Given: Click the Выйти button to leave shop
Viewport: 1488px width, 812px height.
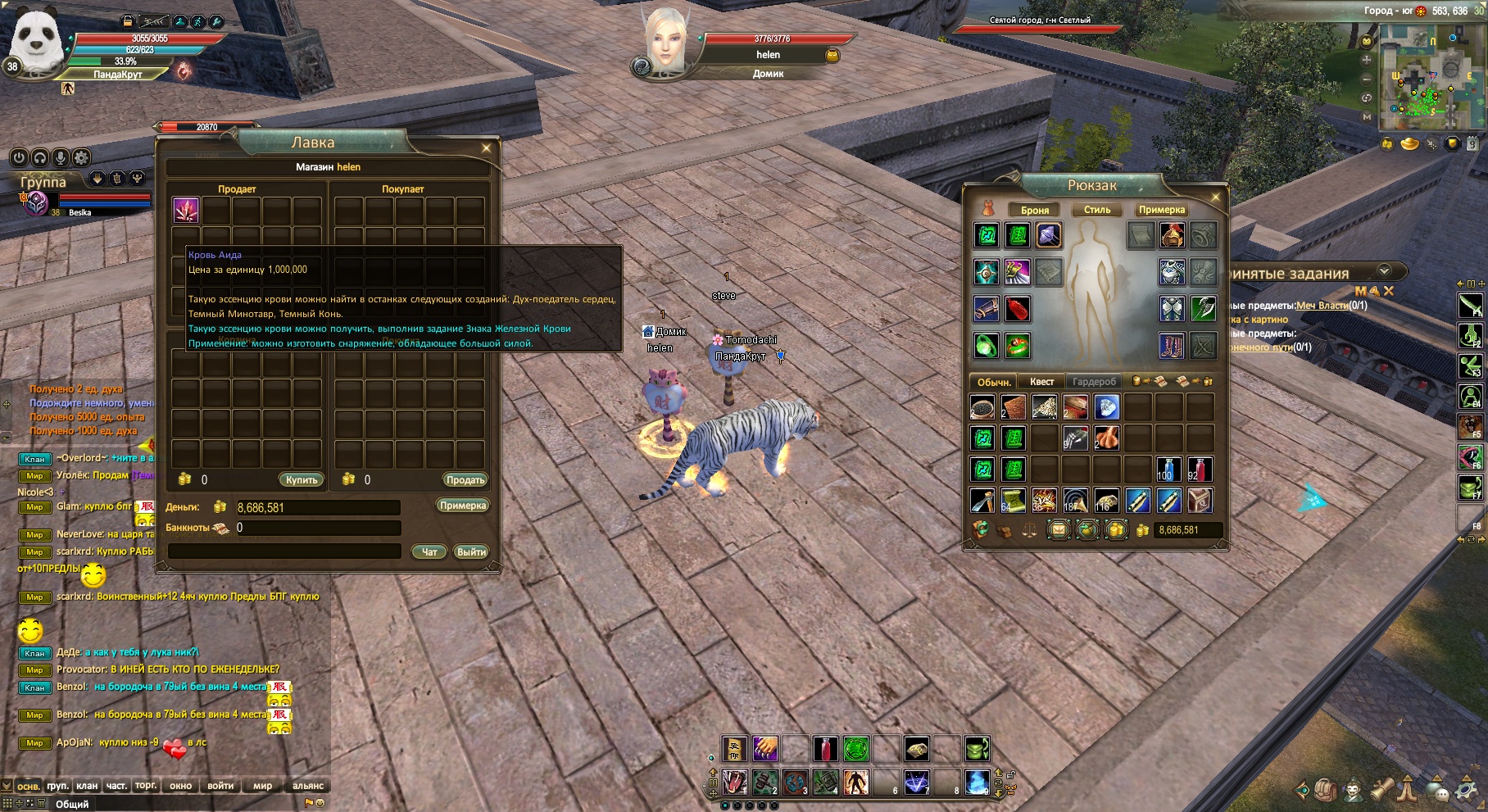Looking at the screenshot, I should point(471,552).
